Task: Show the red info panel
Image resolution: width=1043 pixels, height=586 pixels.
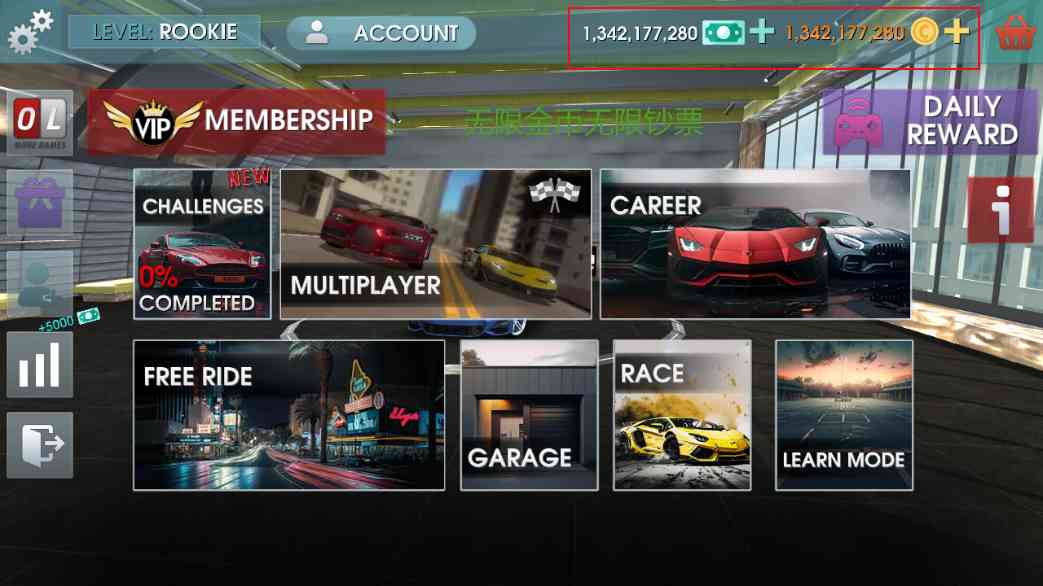Action: (x=999, y=210)
